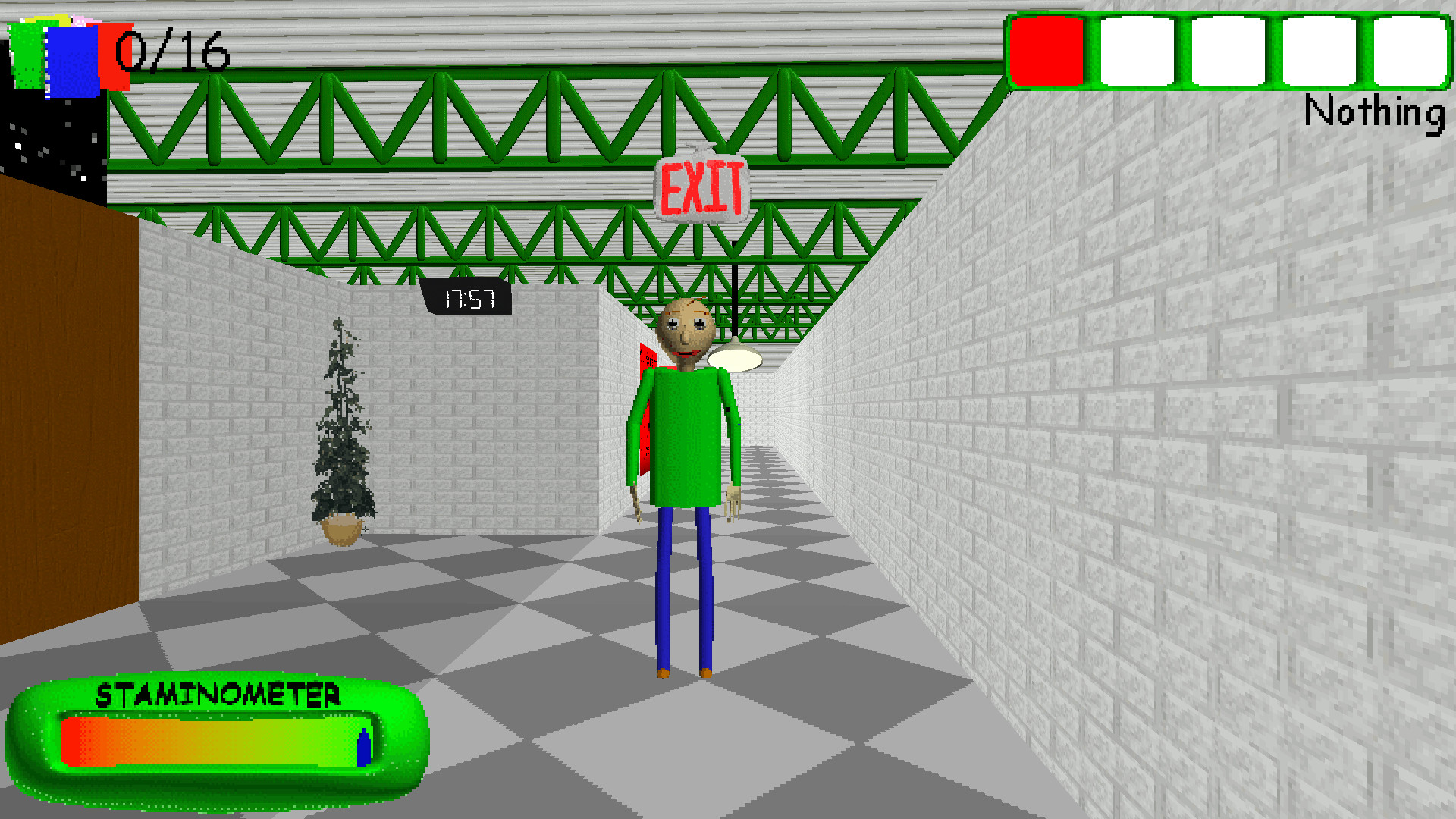Select the red item in the first inventory slot
Image resolution: width=1456 pixels, height=819 pixels.
[1049, 52]
